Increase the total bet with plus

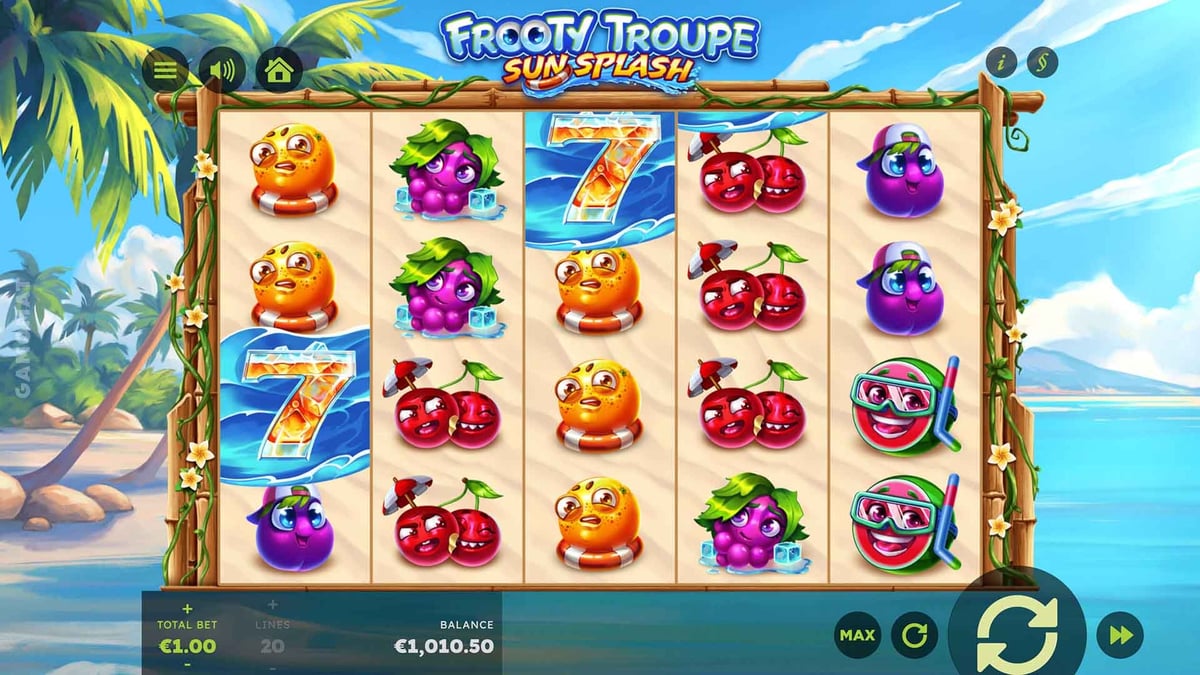click(187, 607)
